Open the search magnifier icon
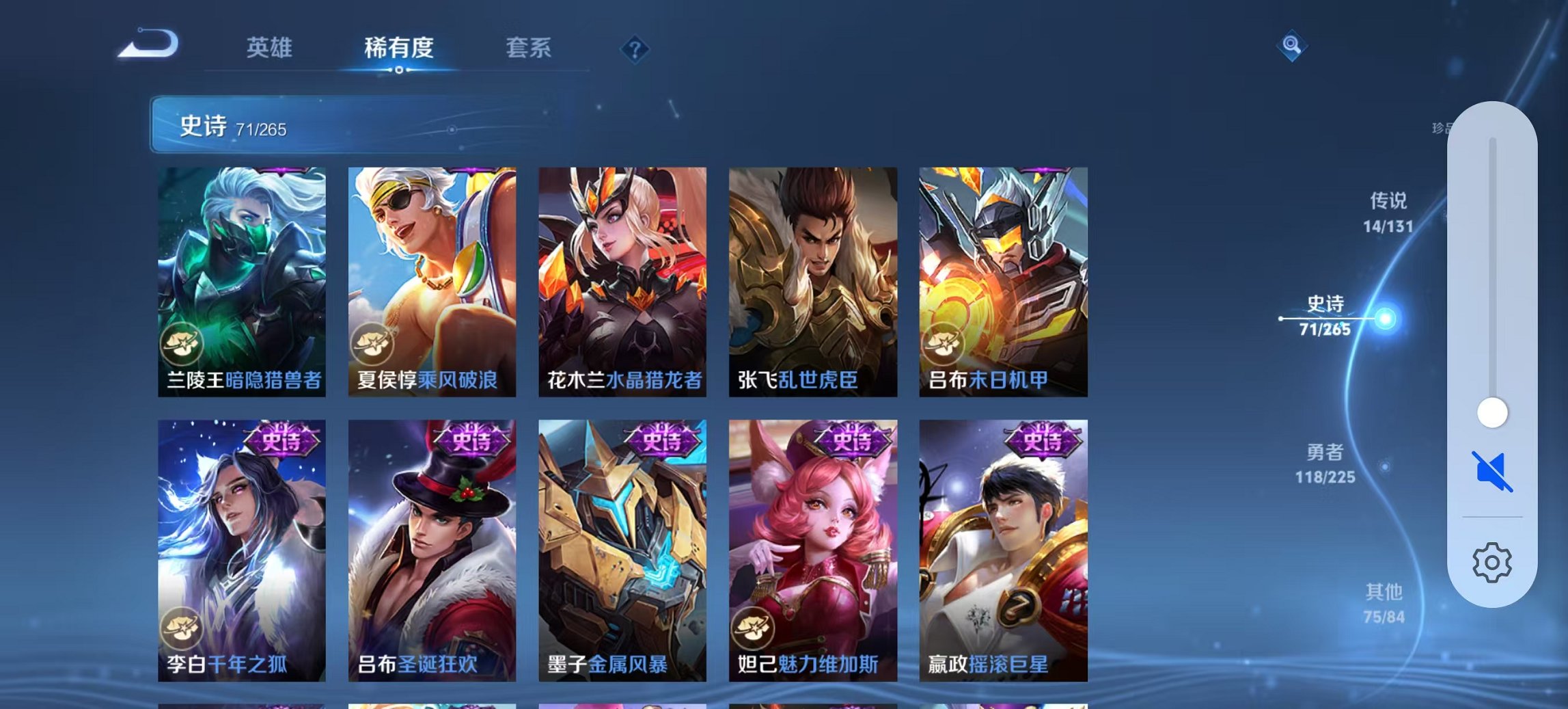Image resolution: width=1568 pixels, height=709 pixels. 1291,47
